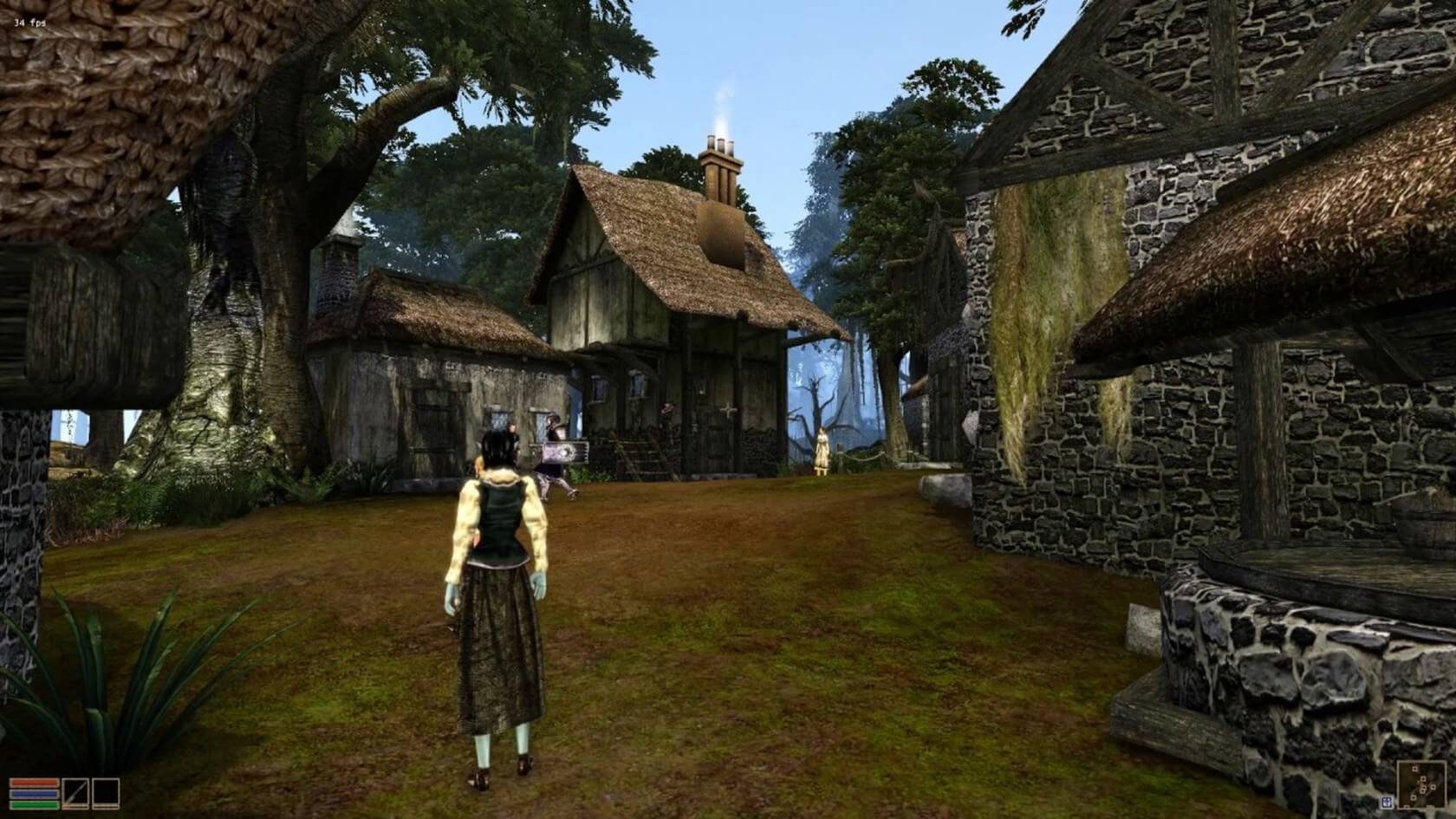Select the empty spell slot beside the weapon

point(106,793)
